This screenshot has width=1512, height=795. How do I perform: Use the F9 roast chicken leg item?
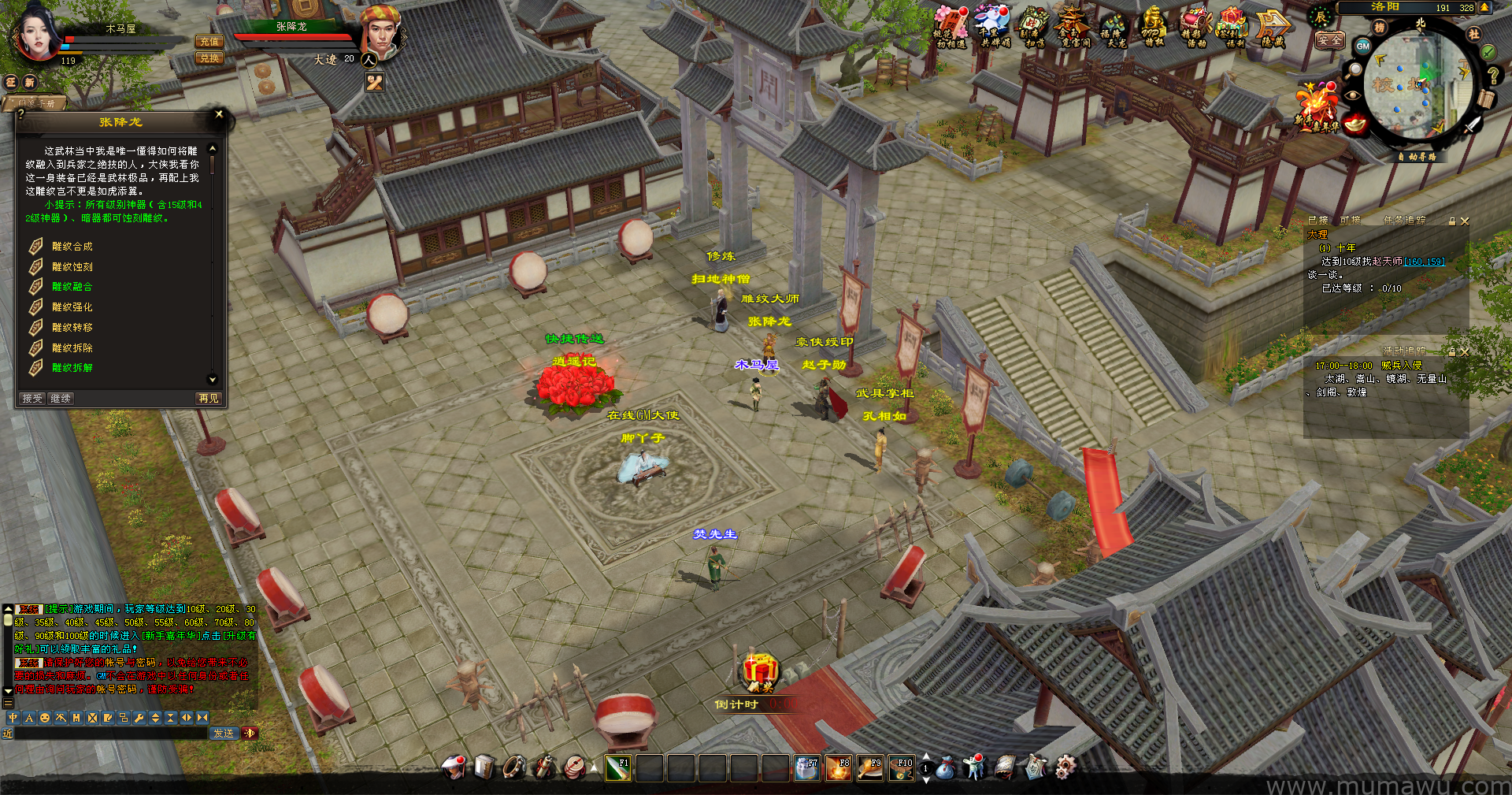pos(869,767)
